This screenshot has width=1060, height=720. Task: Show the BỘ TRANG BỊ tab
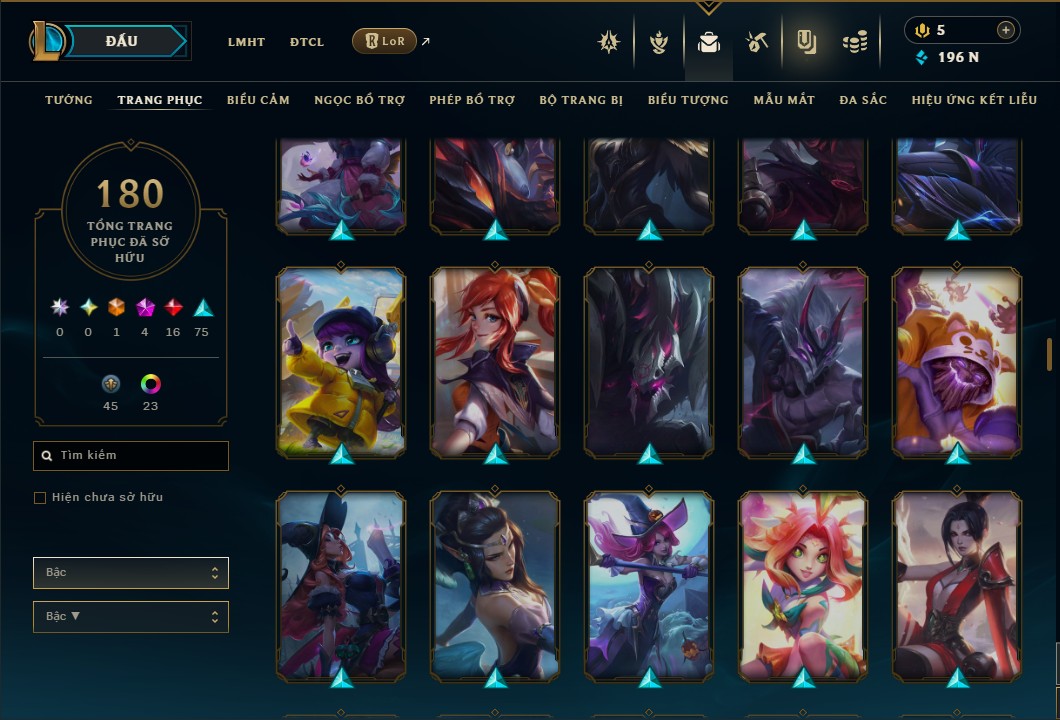(581, 100)
